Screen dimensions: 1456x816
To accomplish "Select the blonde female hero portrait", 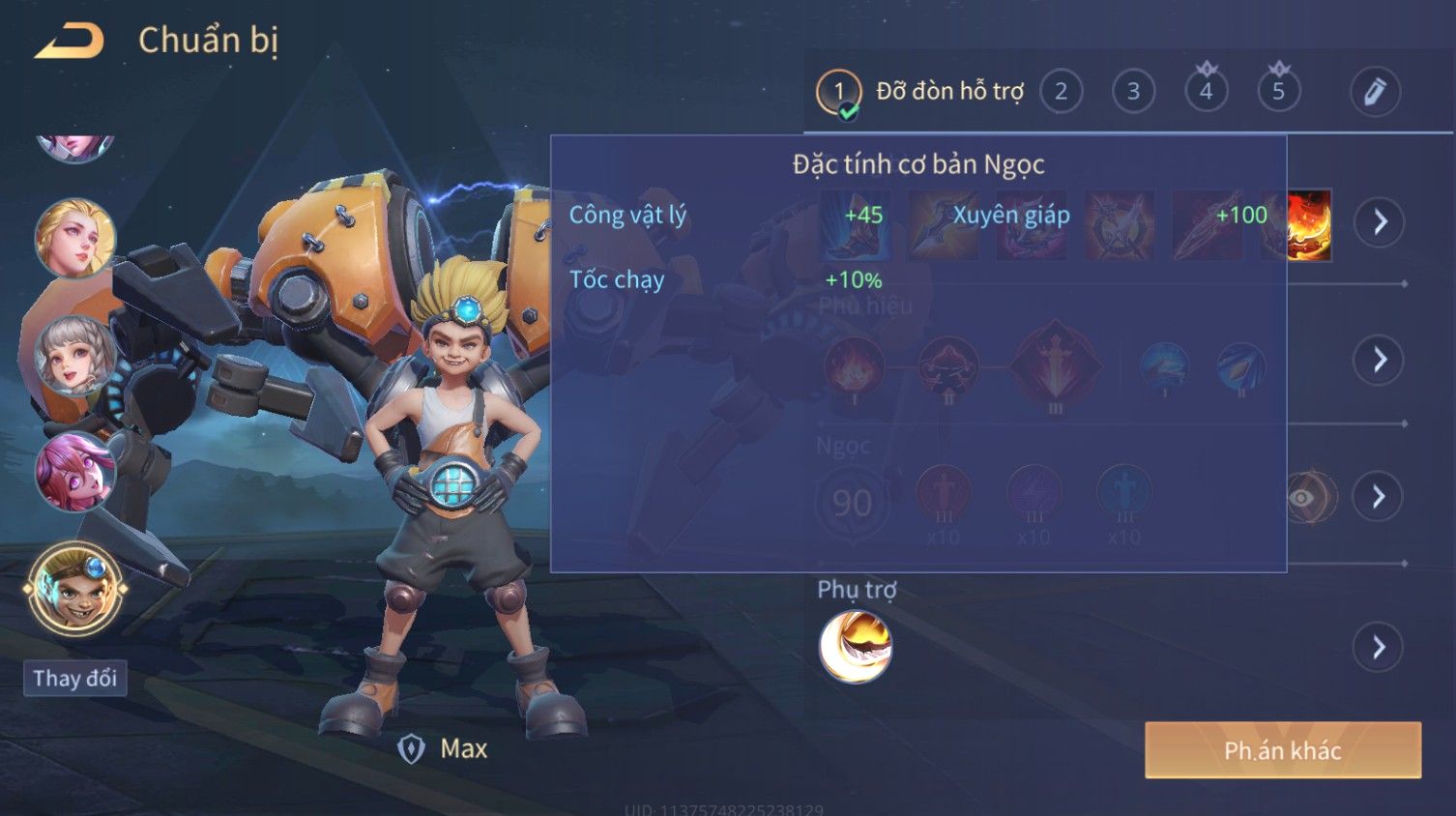I will tap(75, 238).
